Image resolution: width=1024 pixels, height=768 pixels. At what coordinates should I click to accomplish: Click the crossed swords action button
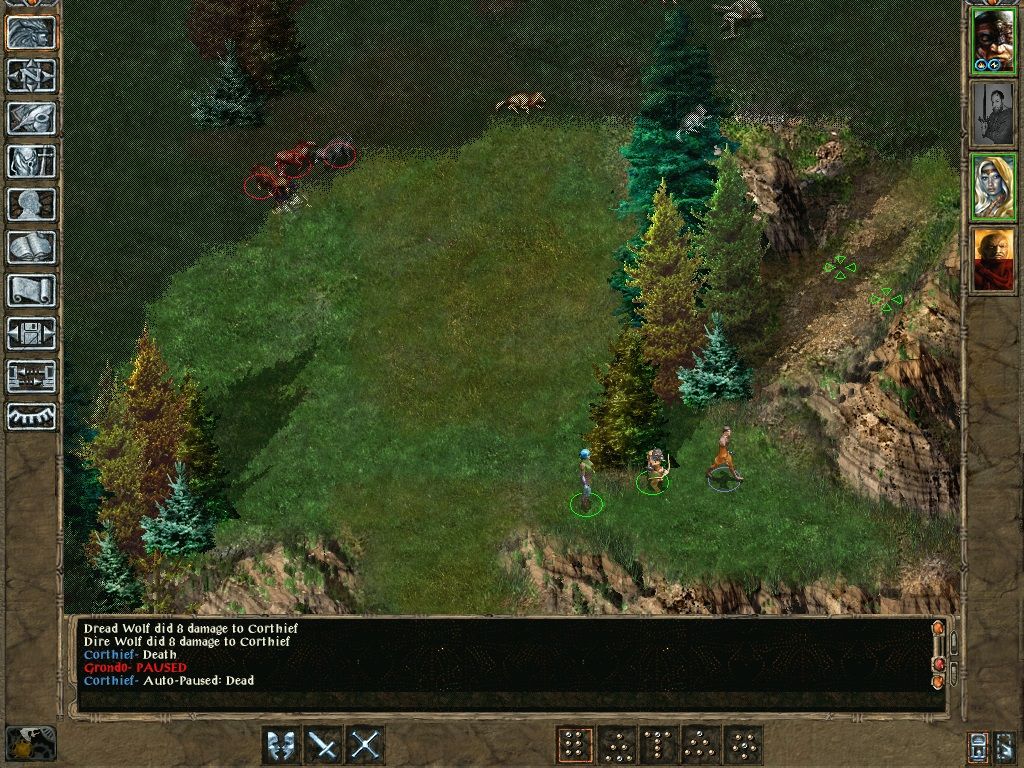tap(366, 745)
